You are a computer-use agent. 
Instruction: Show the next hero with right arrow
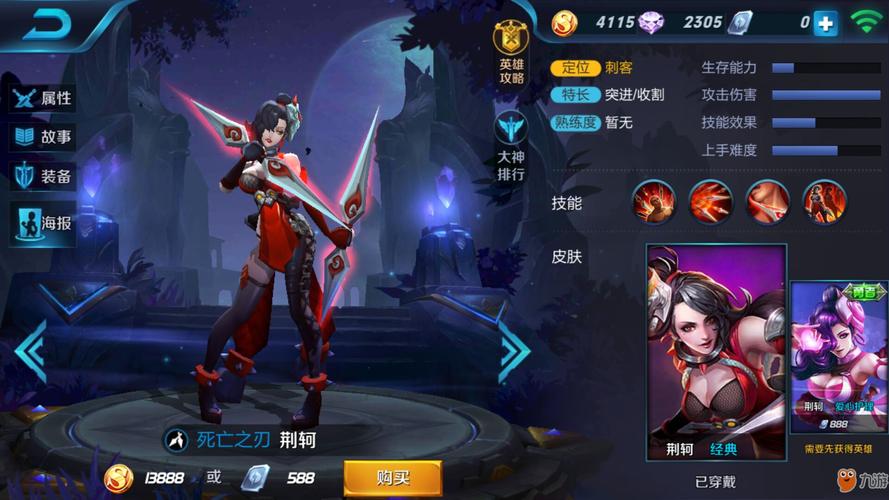[514, 350]
